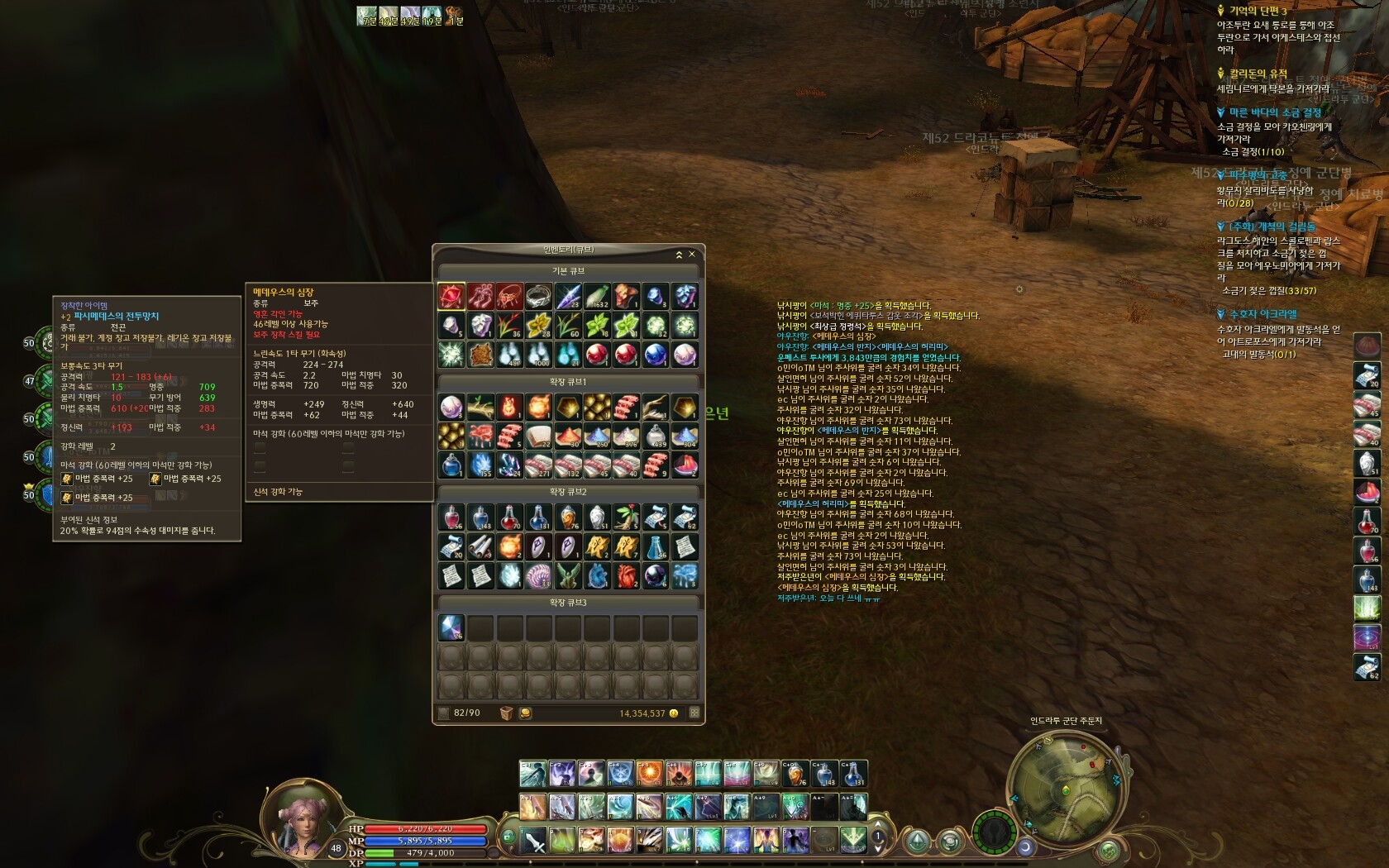Select the 기억의 단편 3 quest tracker entry

click(x=1258, y=11)
